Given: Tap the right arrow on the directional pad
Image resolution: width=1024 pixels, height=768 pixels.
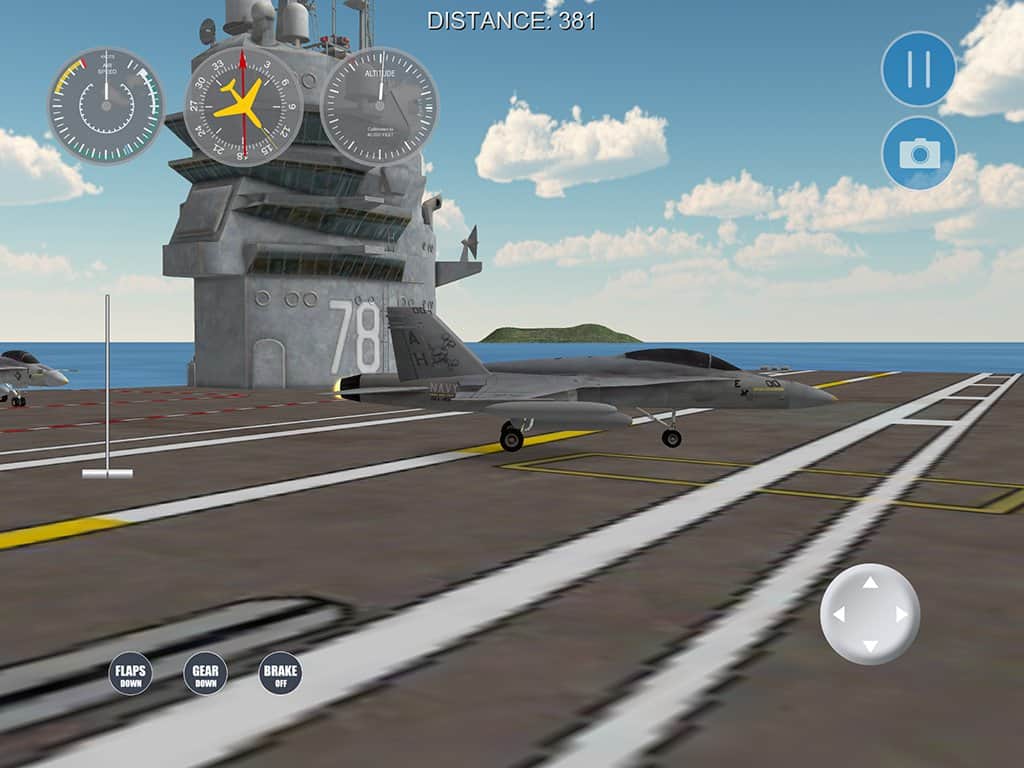Looking at the screenshot, I should point(902,614).
